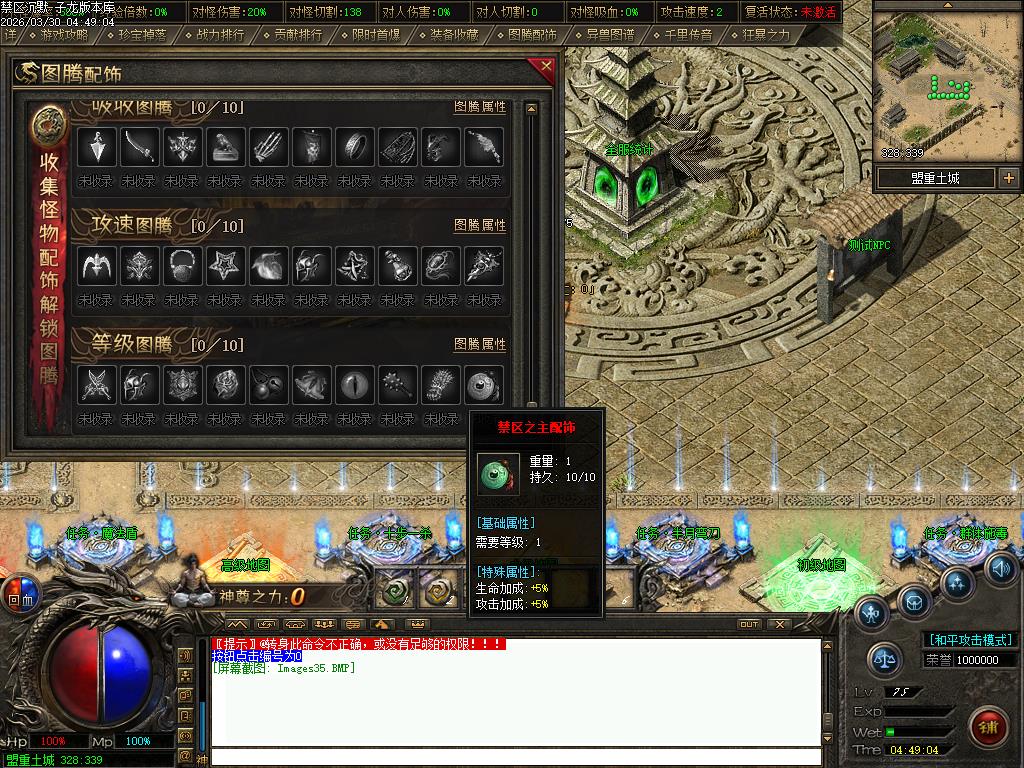Expand the minimap with the plus button
1024x768 pixels.
click(x=1008, y=179)
